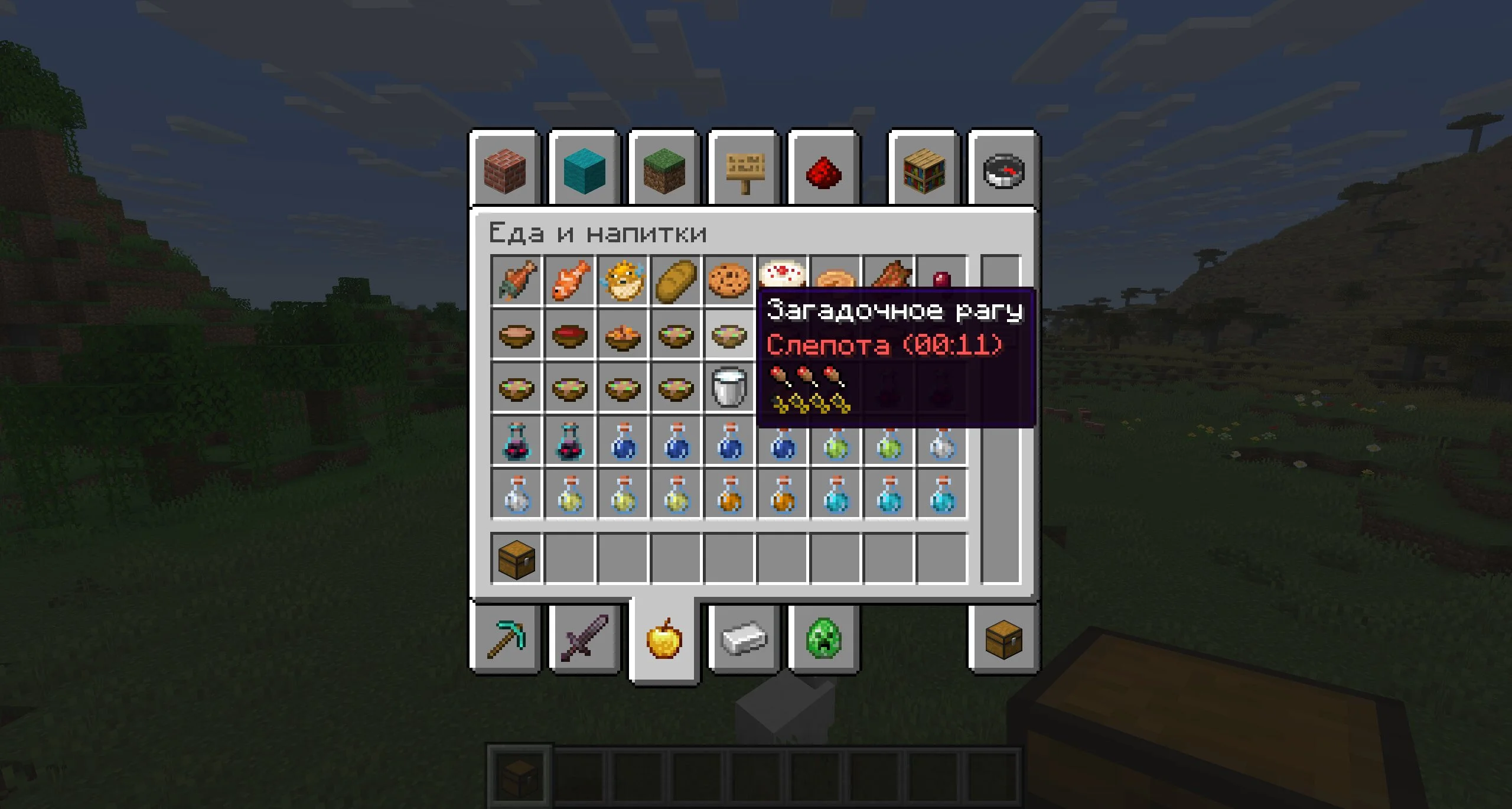Select the grass block natural tab
This screenshot has height=809, width=1512.
[x=664, y=171]
